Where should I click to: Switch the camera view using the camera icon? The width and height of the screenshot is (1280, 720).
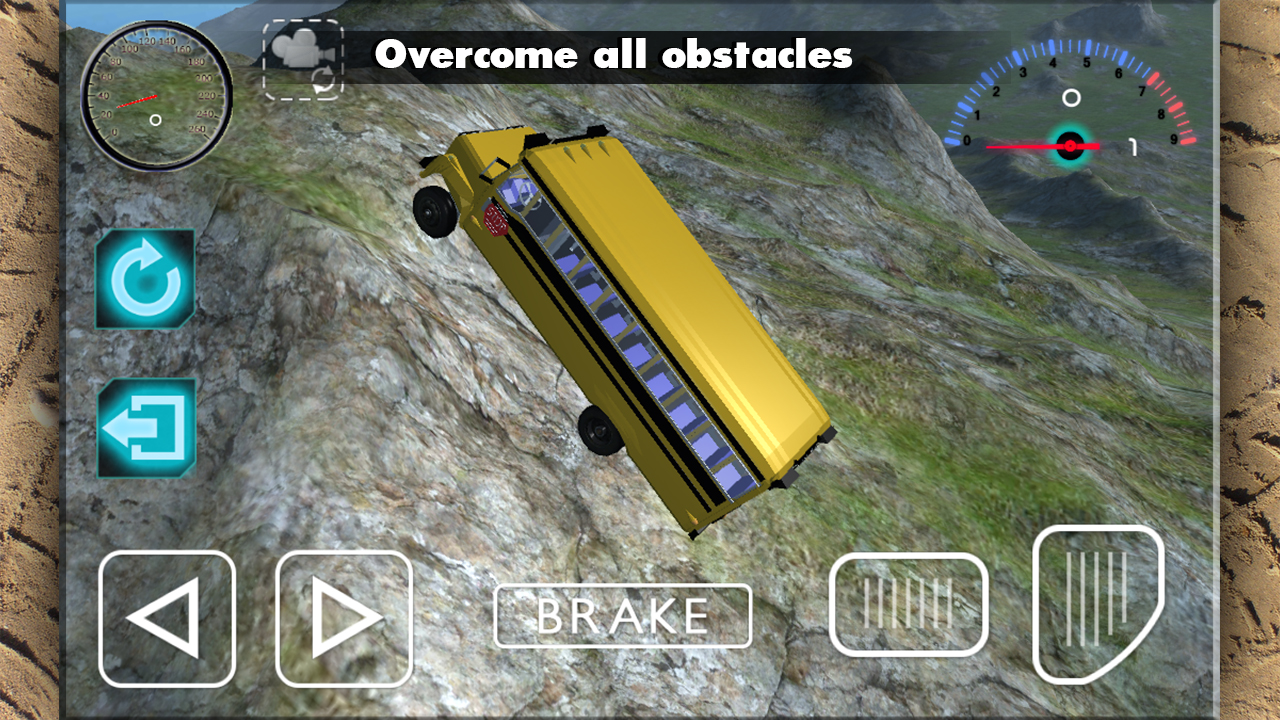[x=303, y=58]
